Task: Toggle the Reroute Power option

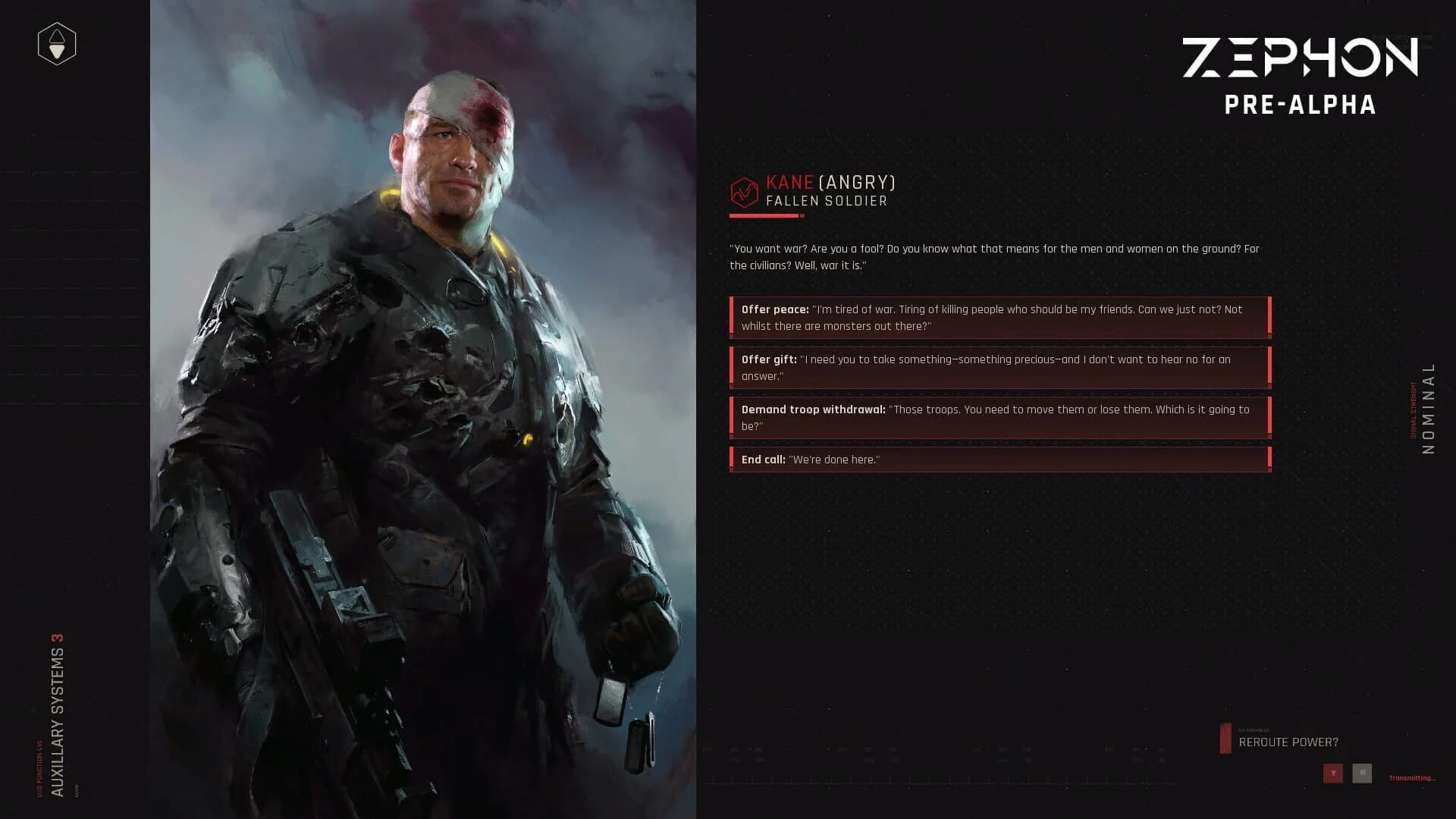Action: click(1289, 742)
